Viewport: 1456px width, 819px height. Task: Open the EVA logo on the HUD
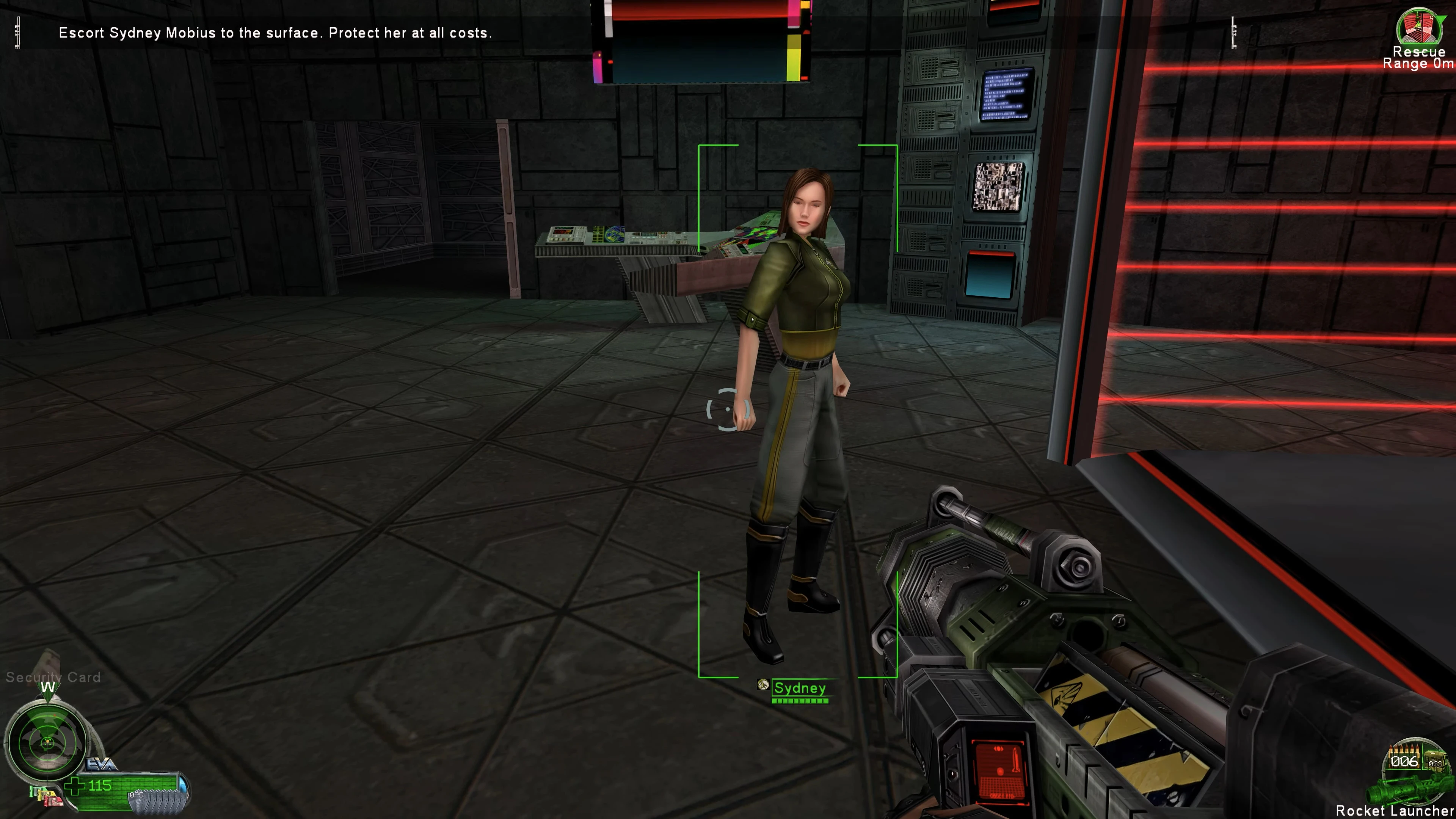(102, 765)
